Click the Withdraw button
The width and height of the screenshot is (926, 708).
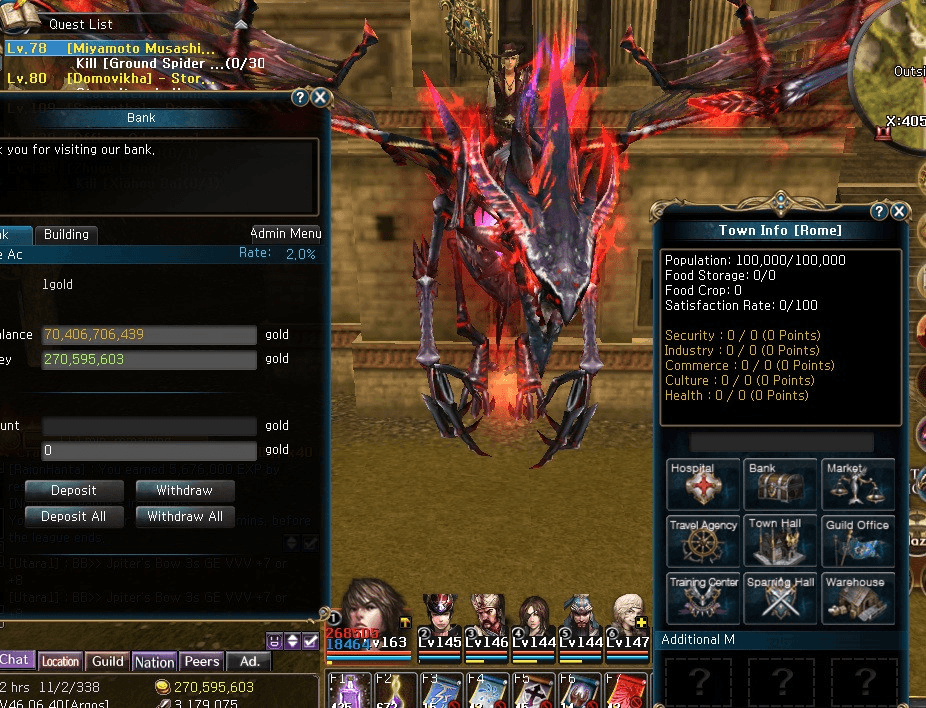184,490
